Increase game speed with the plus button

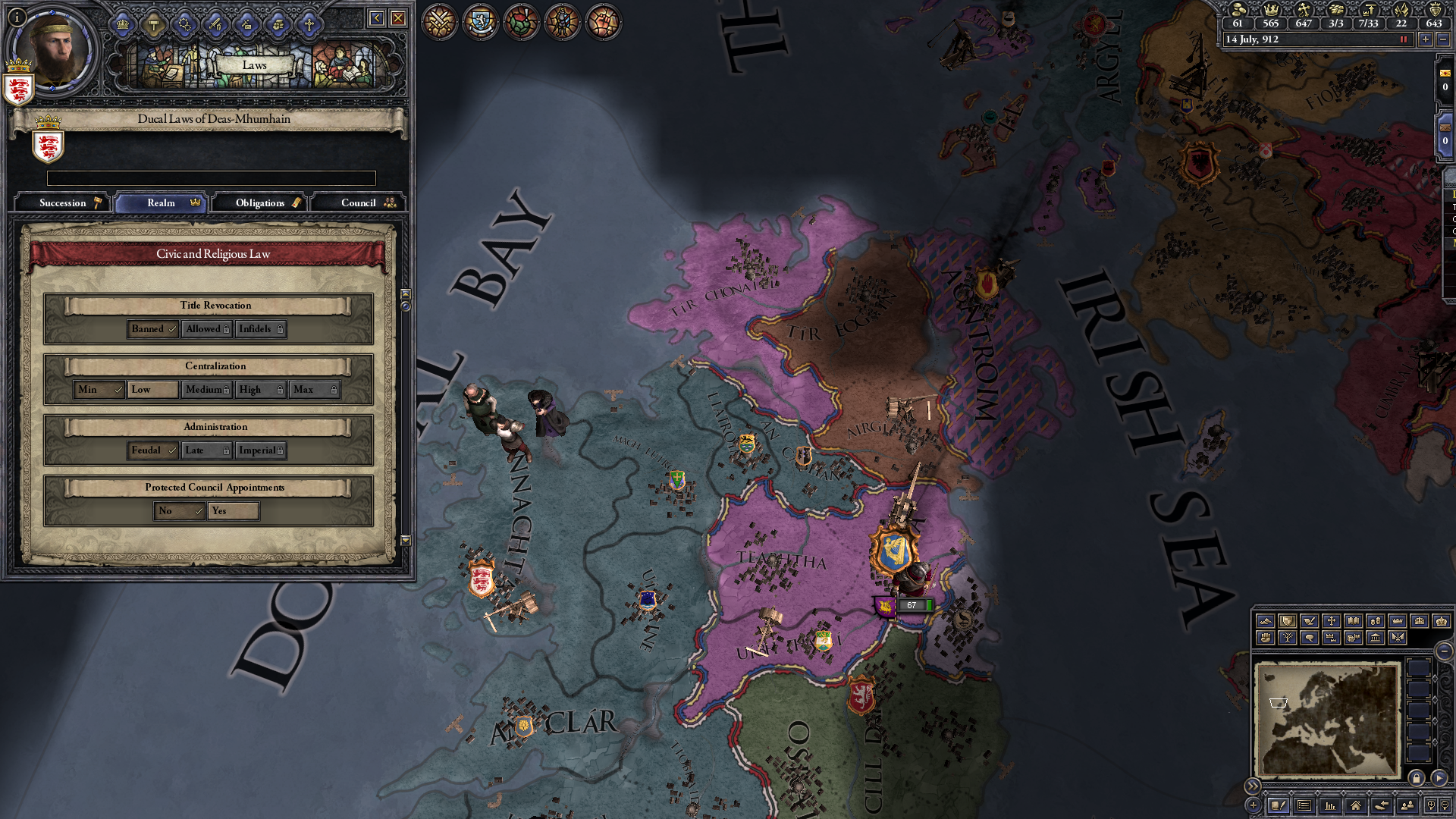(x=1426, y=39)
